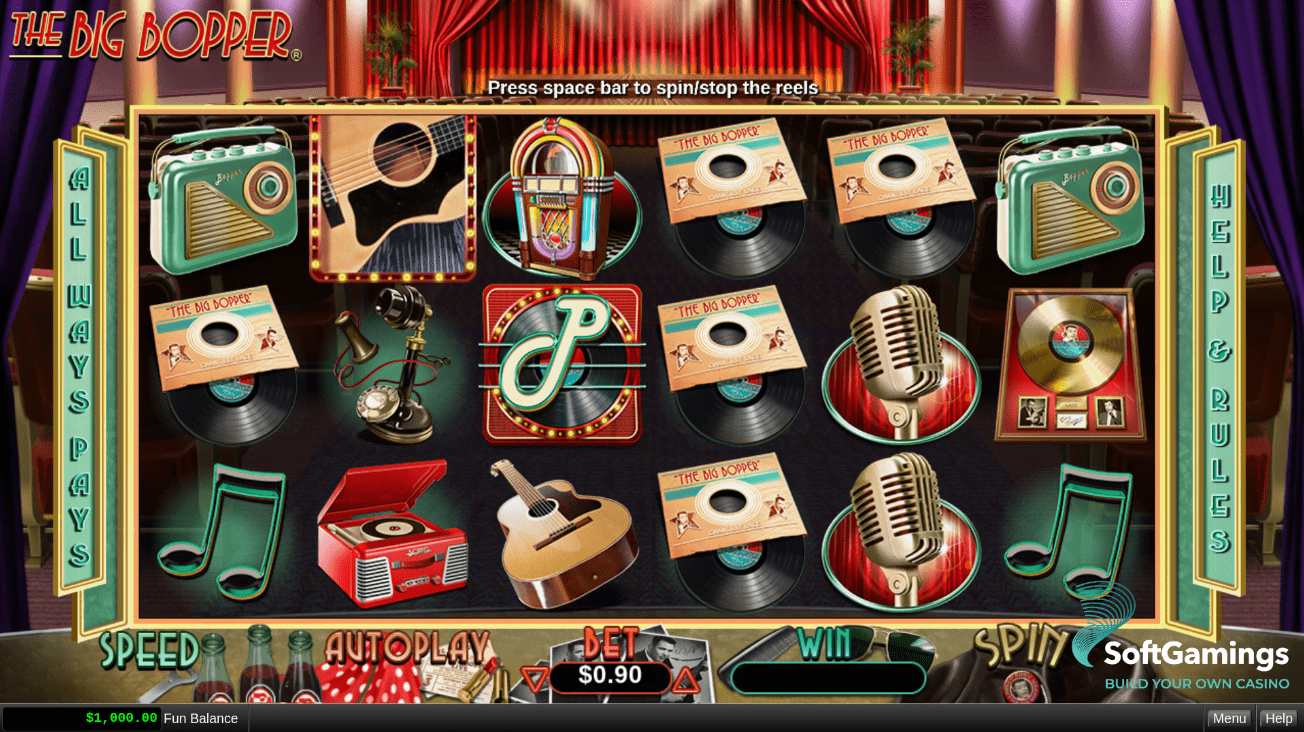
Task: Click the Help button in bottom bar
Action: tap(1278, 718)
